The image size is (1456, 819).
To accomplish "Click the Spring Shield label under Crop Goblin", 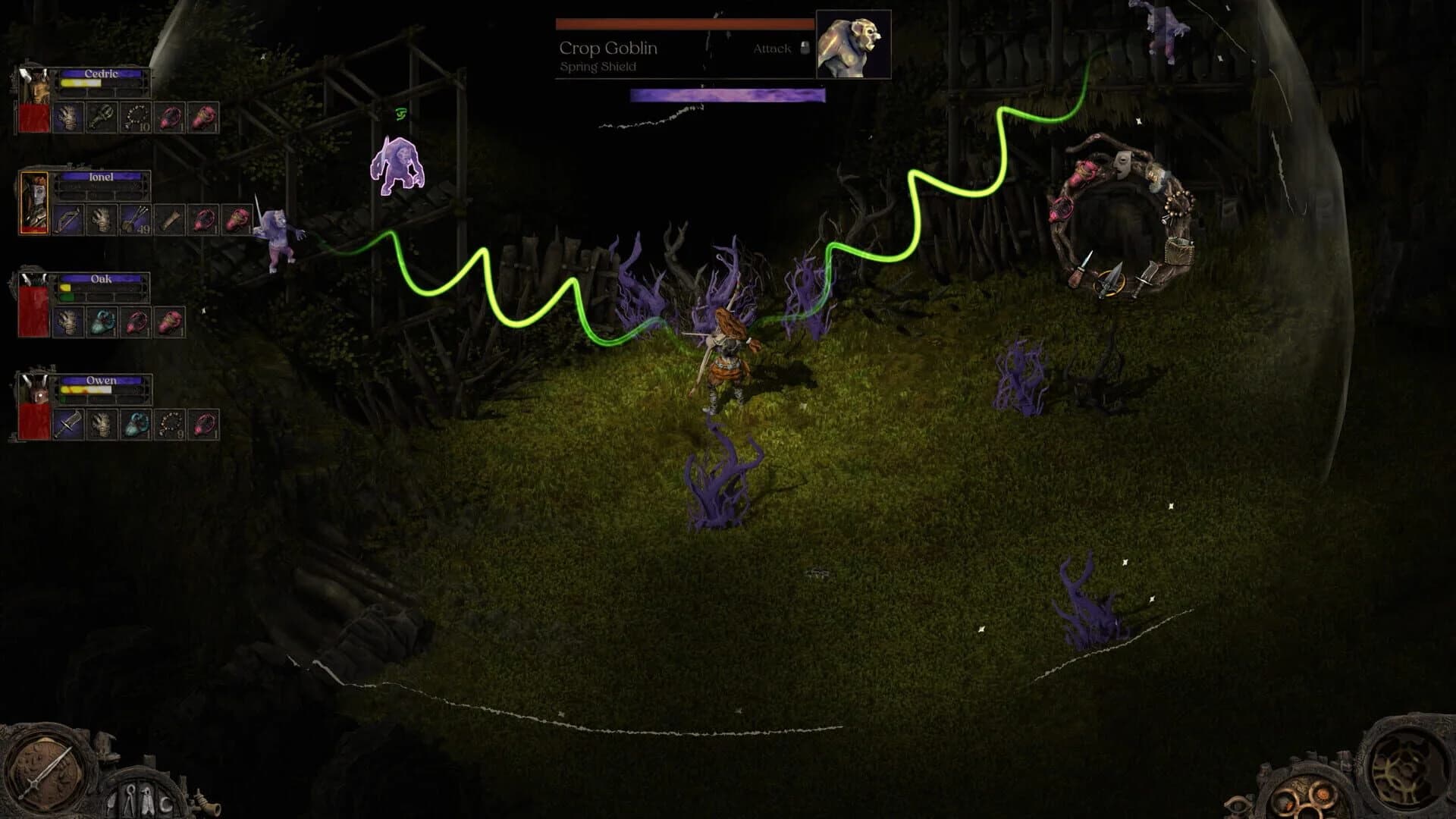I will click(x=596, y=66).
